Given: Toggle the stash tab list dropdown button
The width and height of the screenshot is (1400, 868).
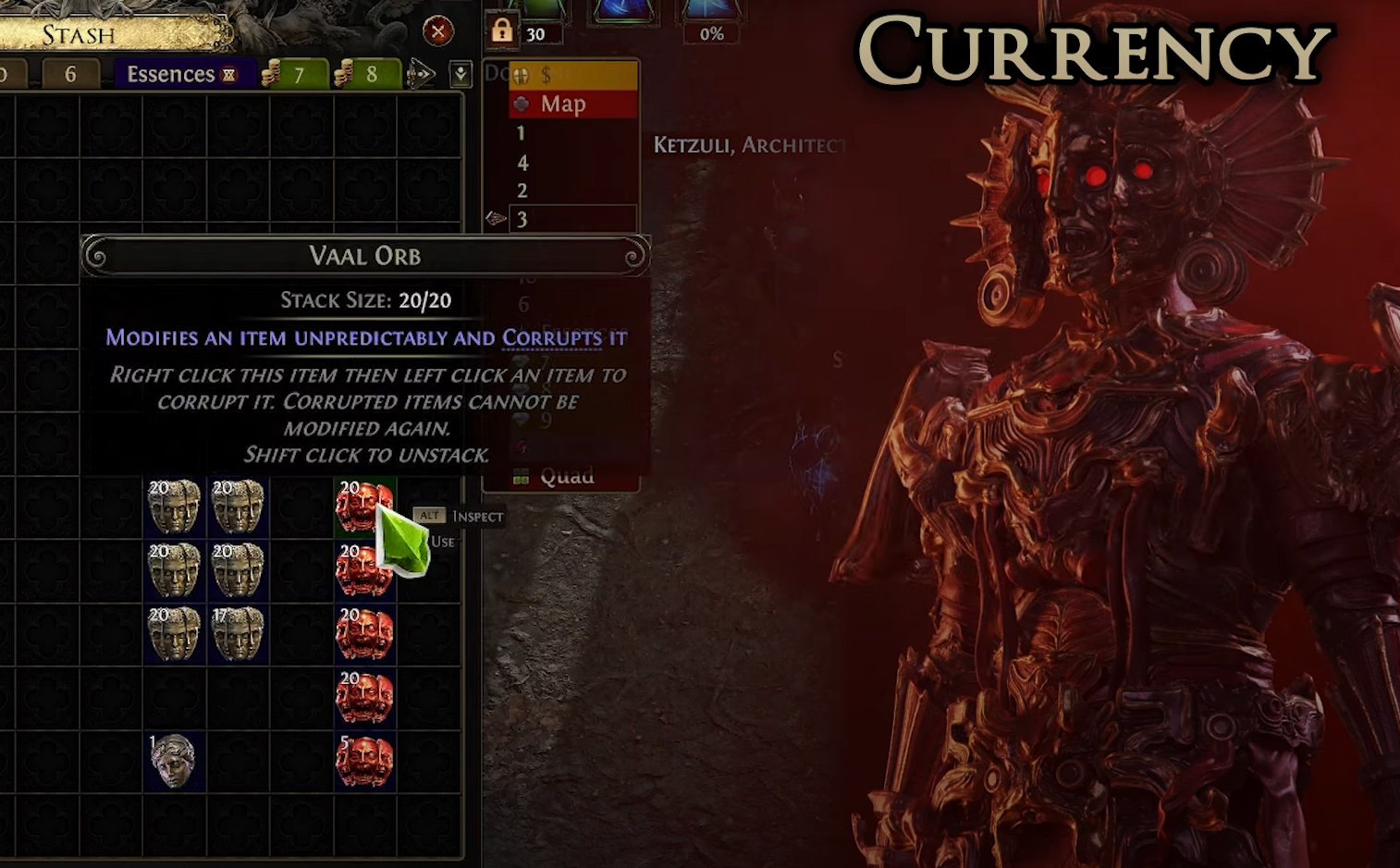Looking at the screenshot, I should tap(461, 74).
